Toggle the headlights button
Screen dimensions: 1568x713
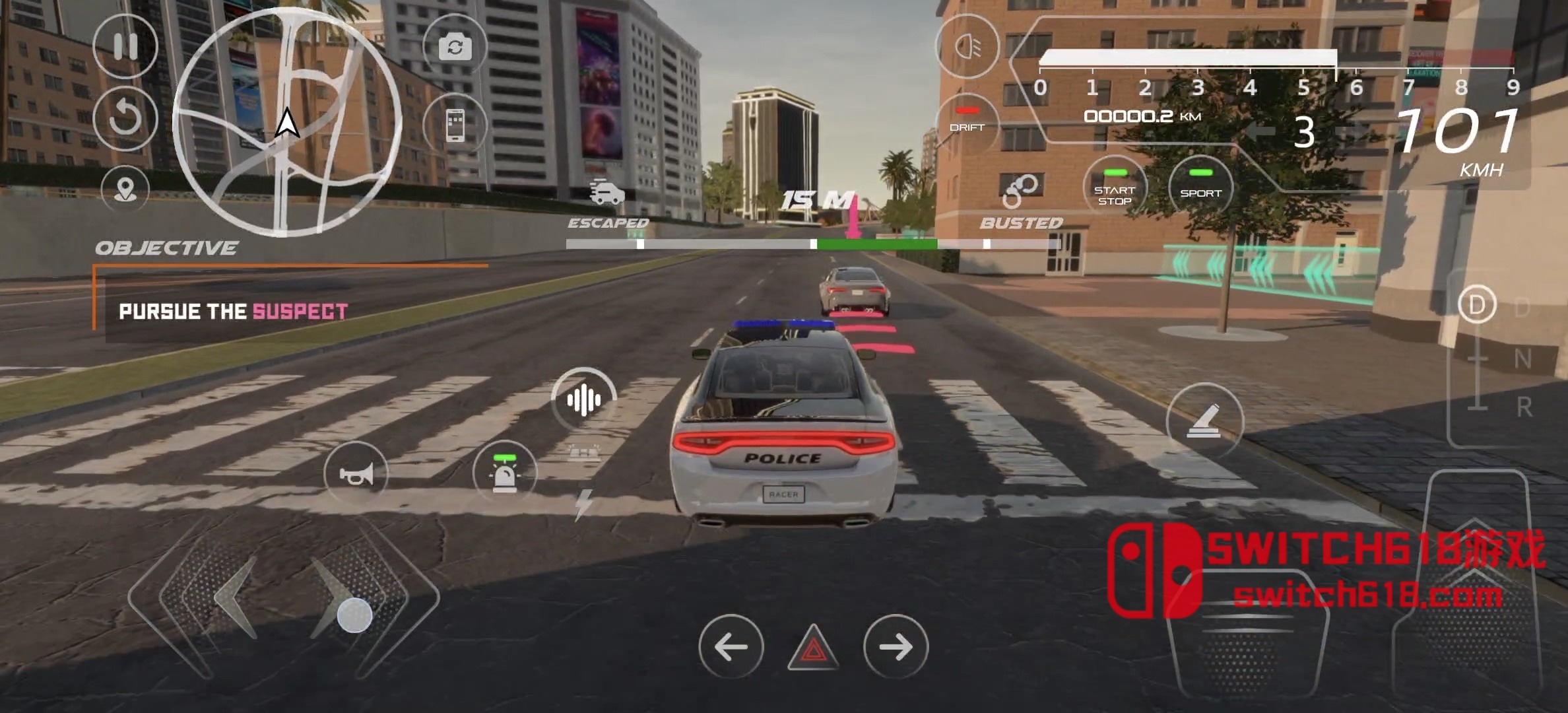(x=967, y=47)
